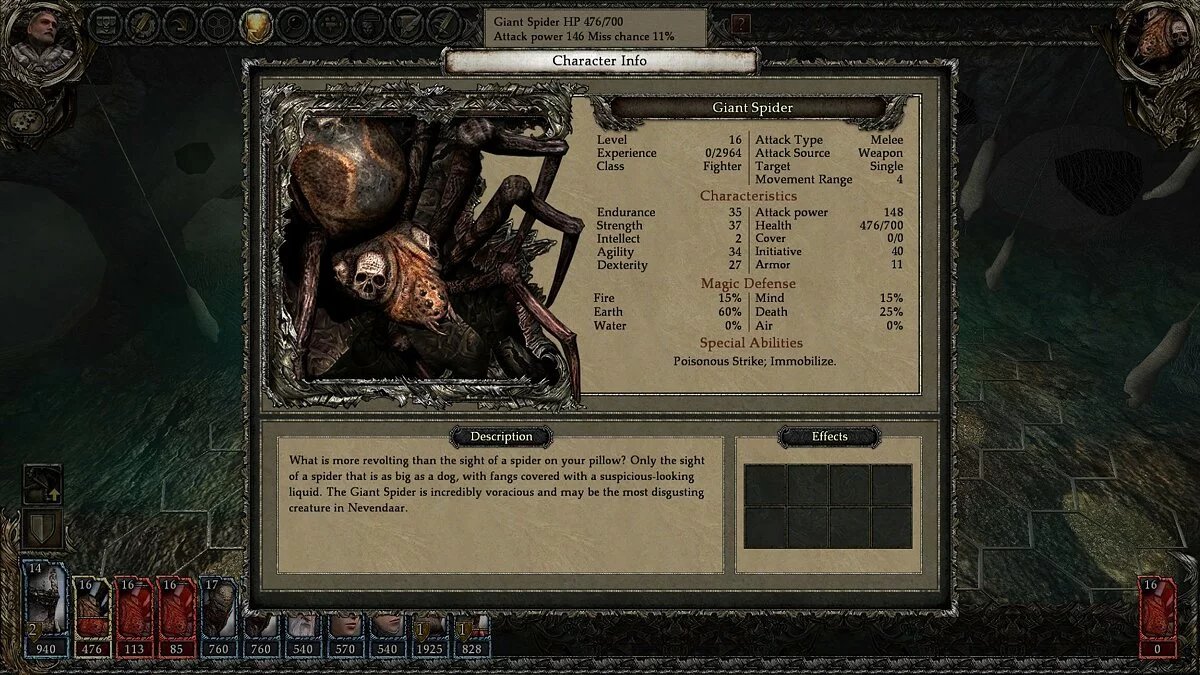Screen dimensions: 1200x675
Task: Select the turn-order unit with 940 HP
Action: tap(47, 609)
